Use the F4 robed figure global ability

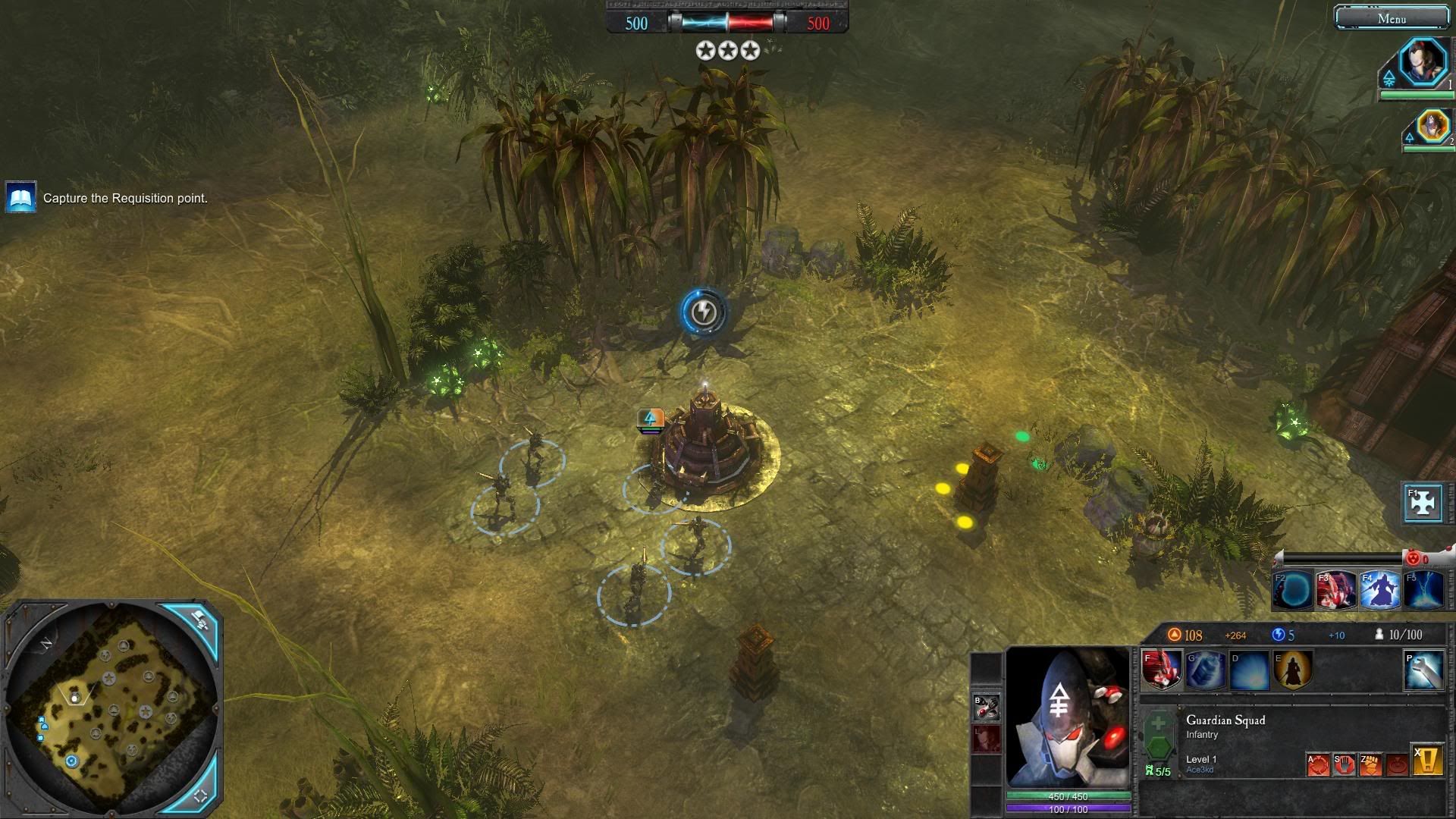(x=1379, y=590)
